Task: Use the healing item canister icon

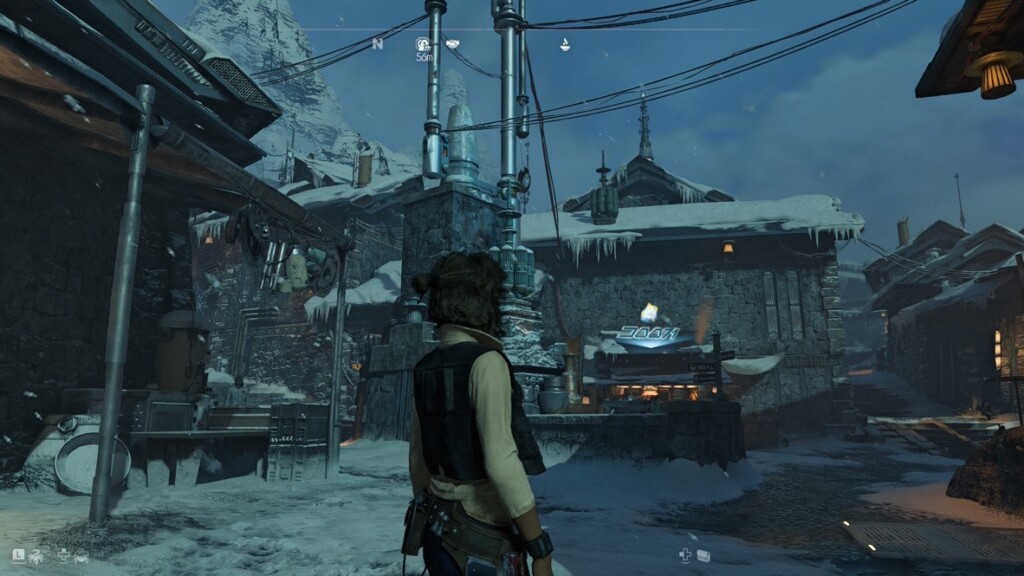Action: (x=704, y=555)
